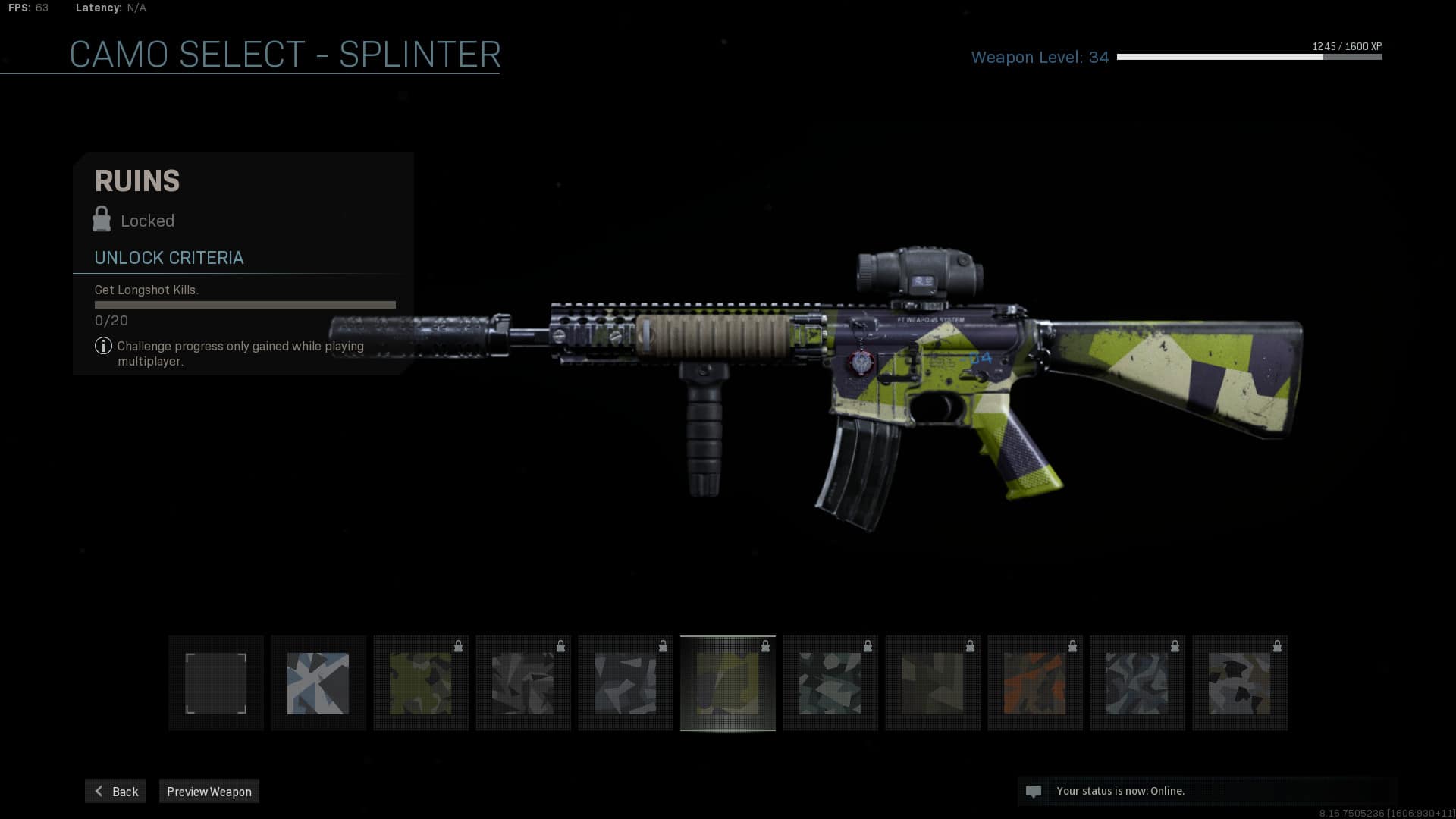Screen dimensions: 1456x819
Task: Select the locked teal and grey camo
Action: click(x=830, y=683)
